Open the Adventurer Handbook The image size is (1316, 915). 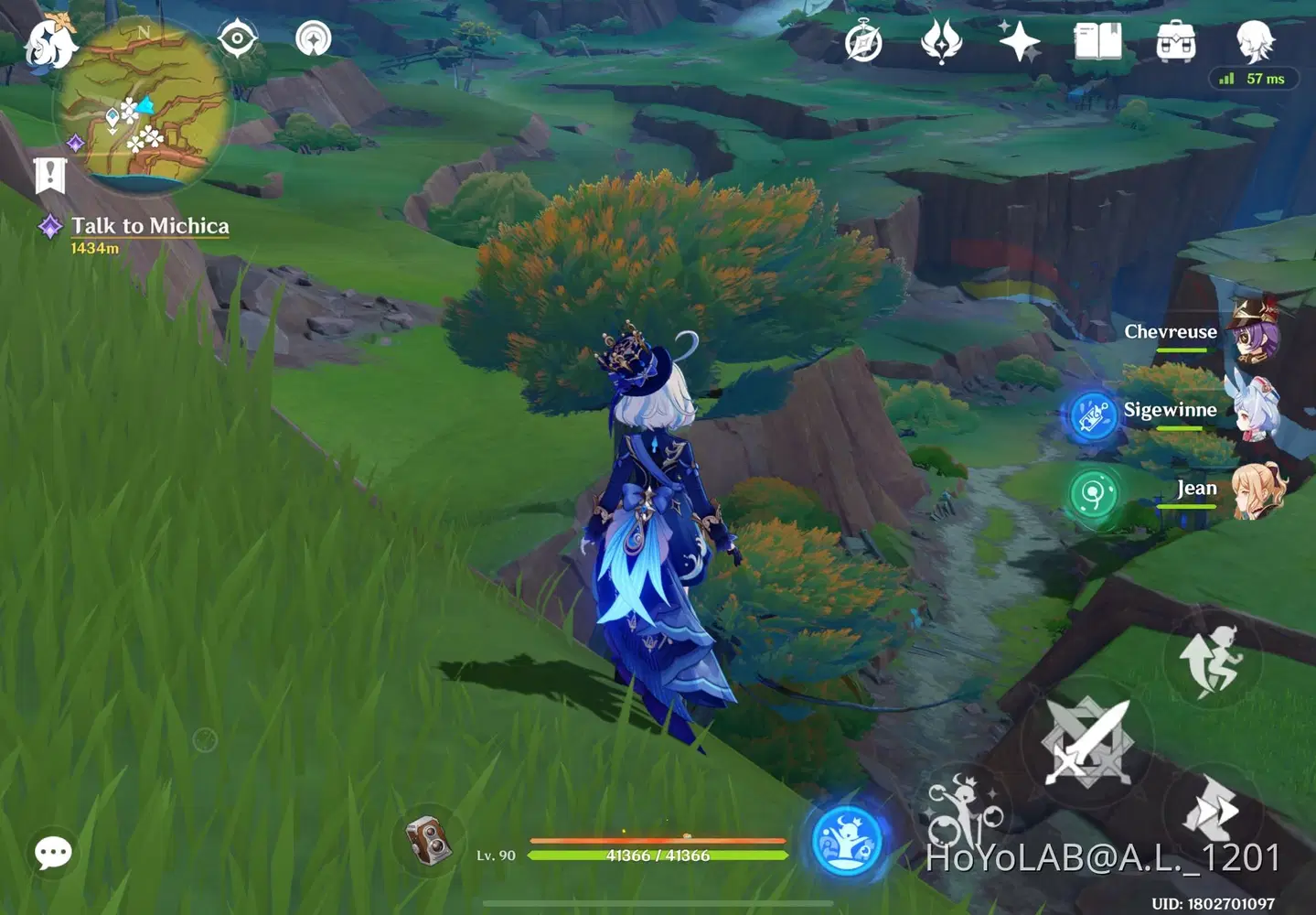point(1098,42)
